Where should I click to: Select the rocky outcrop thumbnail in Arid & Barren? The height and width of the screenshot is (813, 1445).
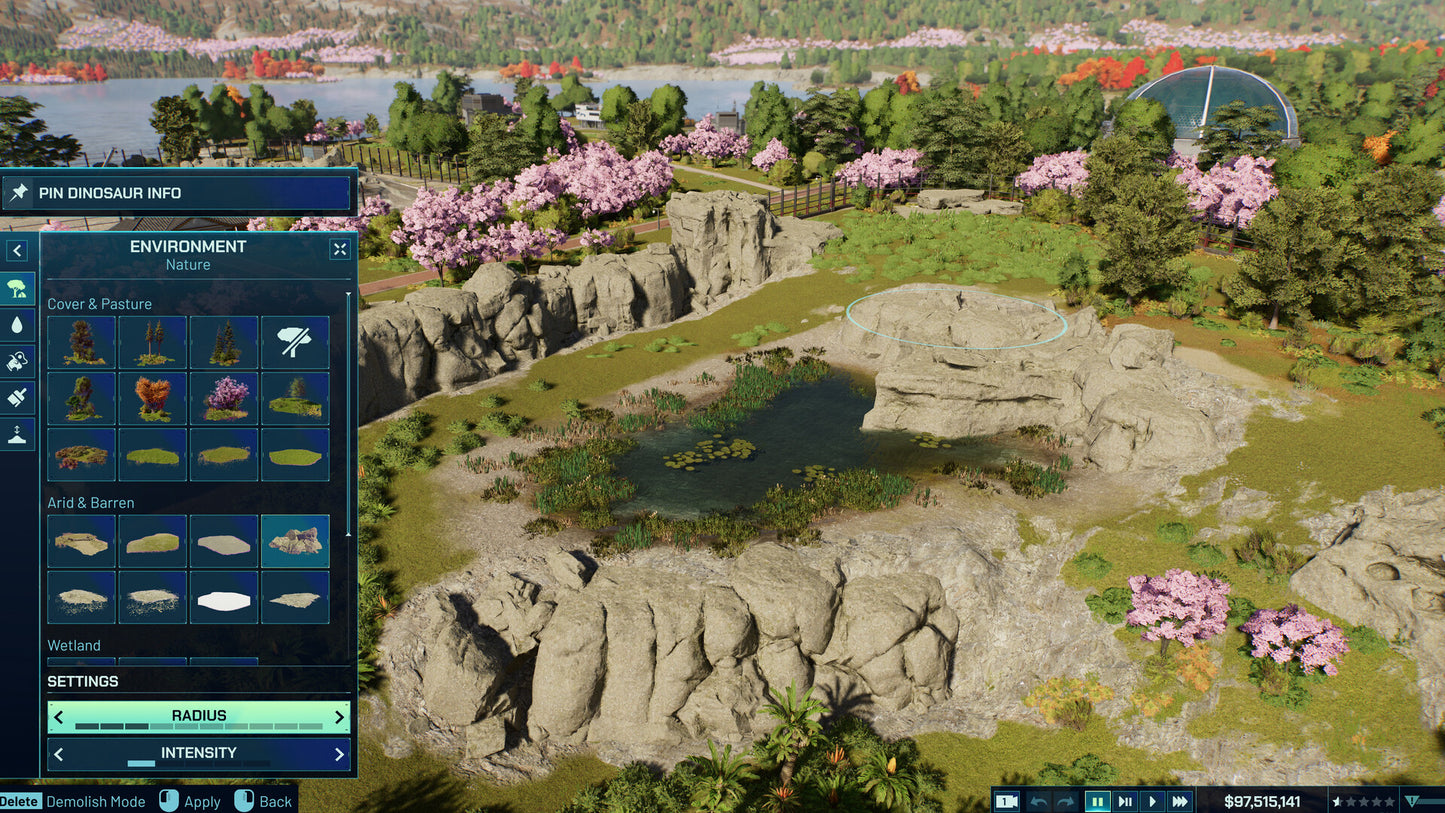coord(295,540)
